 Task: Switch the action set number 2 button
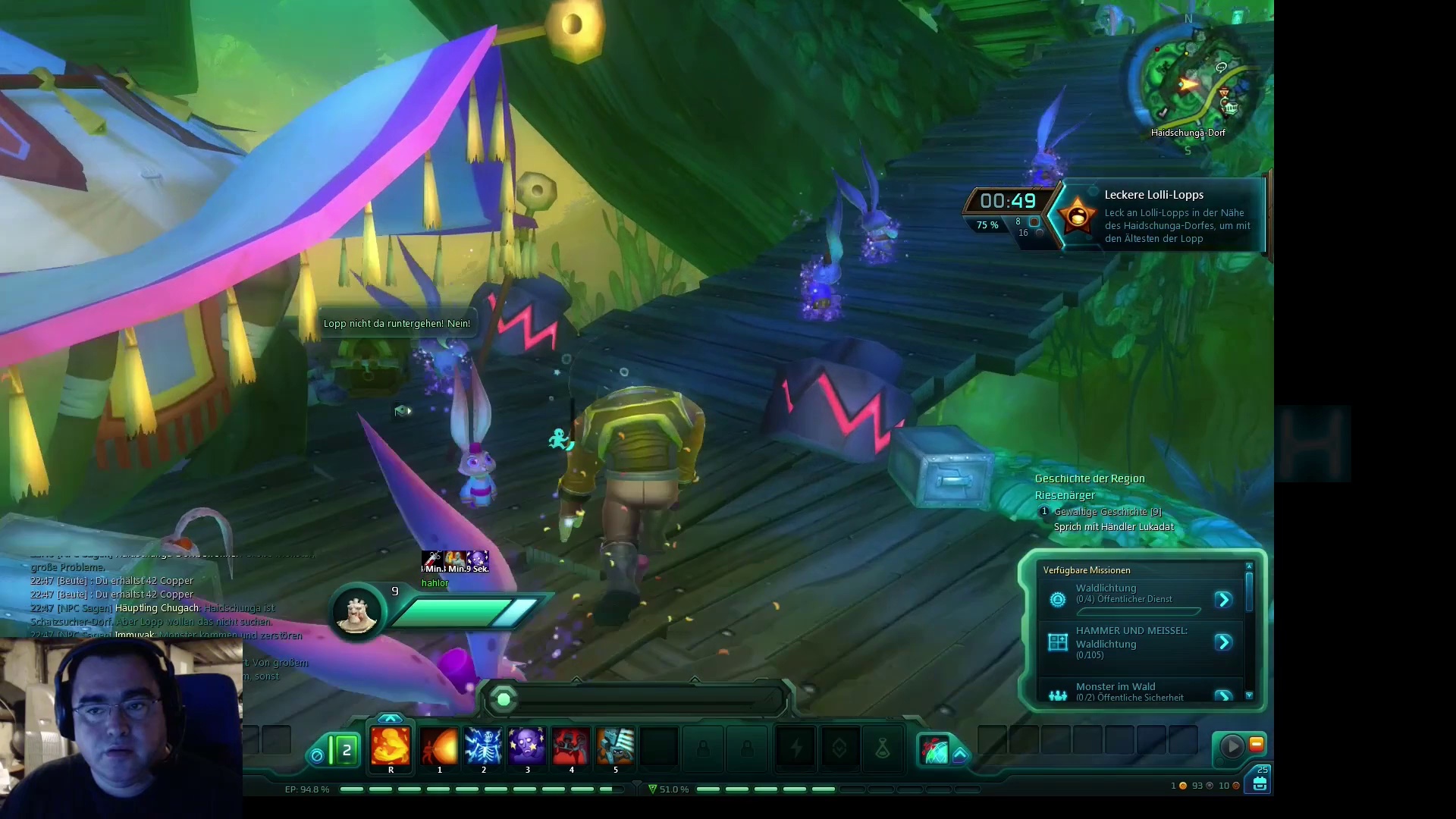(346, 751)
